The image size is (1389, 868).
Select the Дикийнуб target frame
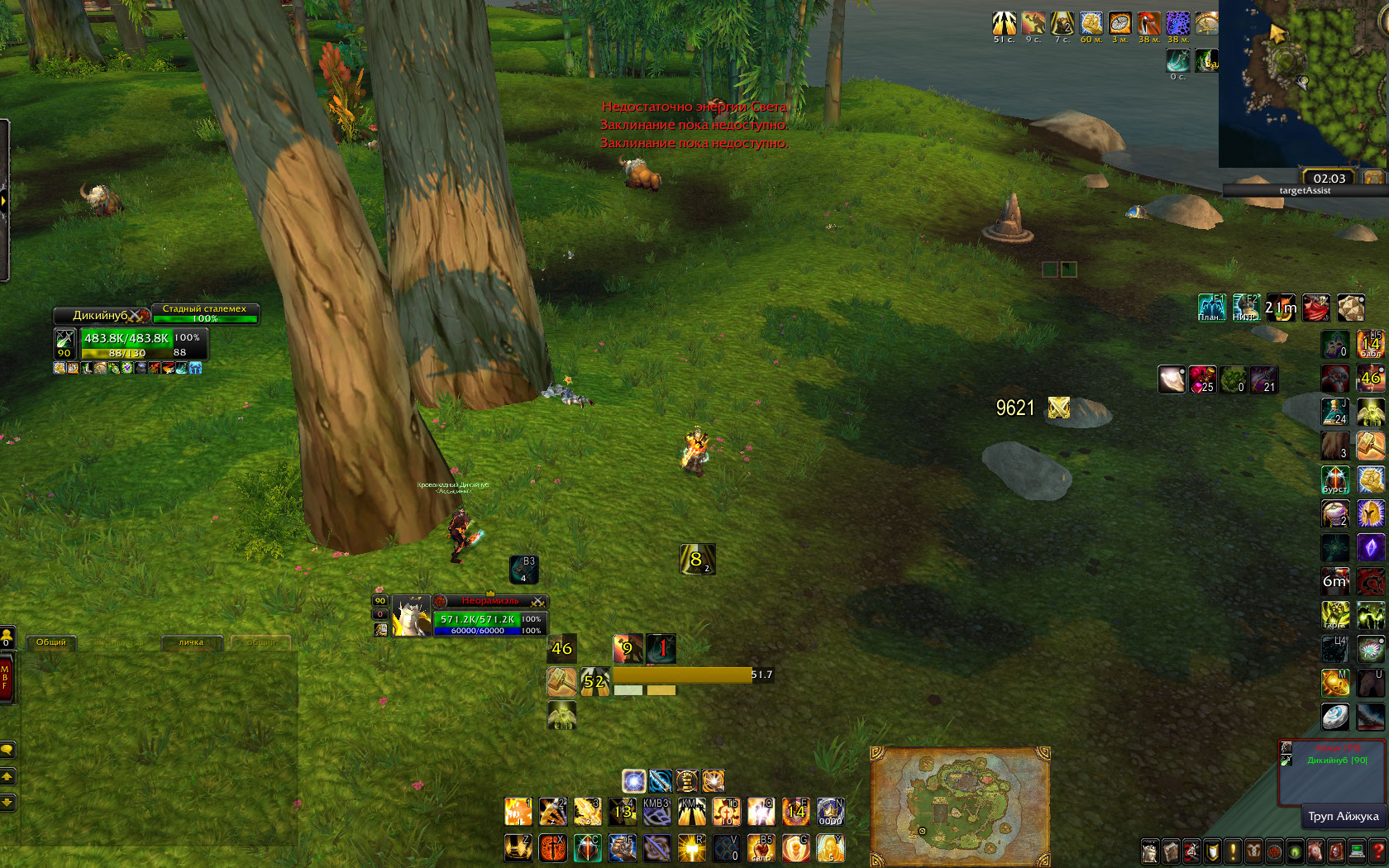pyautogui.click(x=101, y=315)
